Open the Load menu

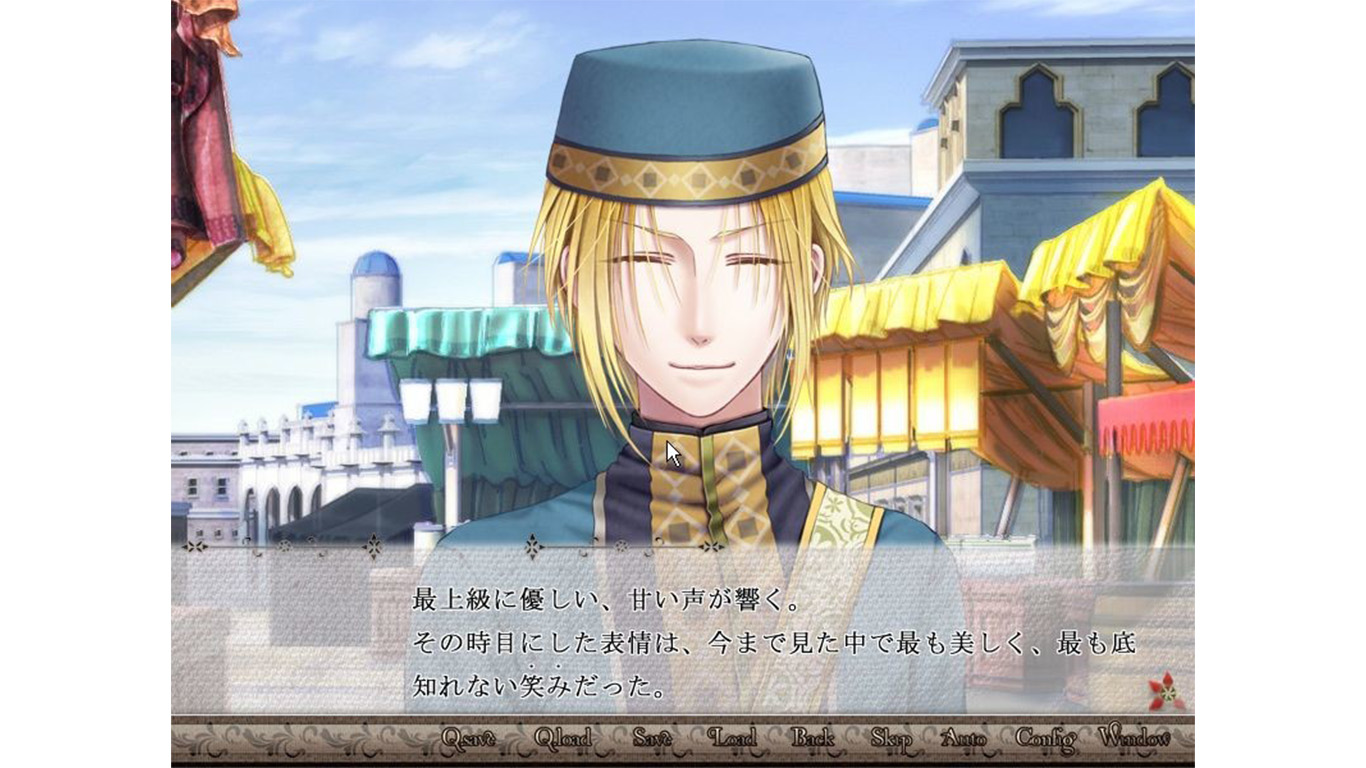(732, 739)
